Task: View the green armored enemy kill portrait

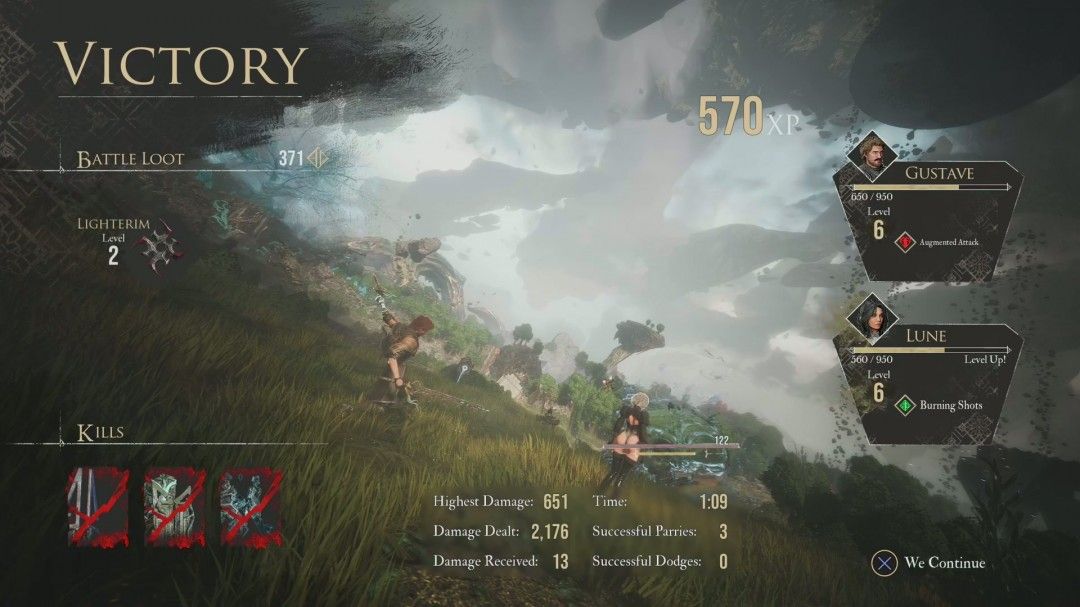Action: pyautogui.click(x=175, y=507)
